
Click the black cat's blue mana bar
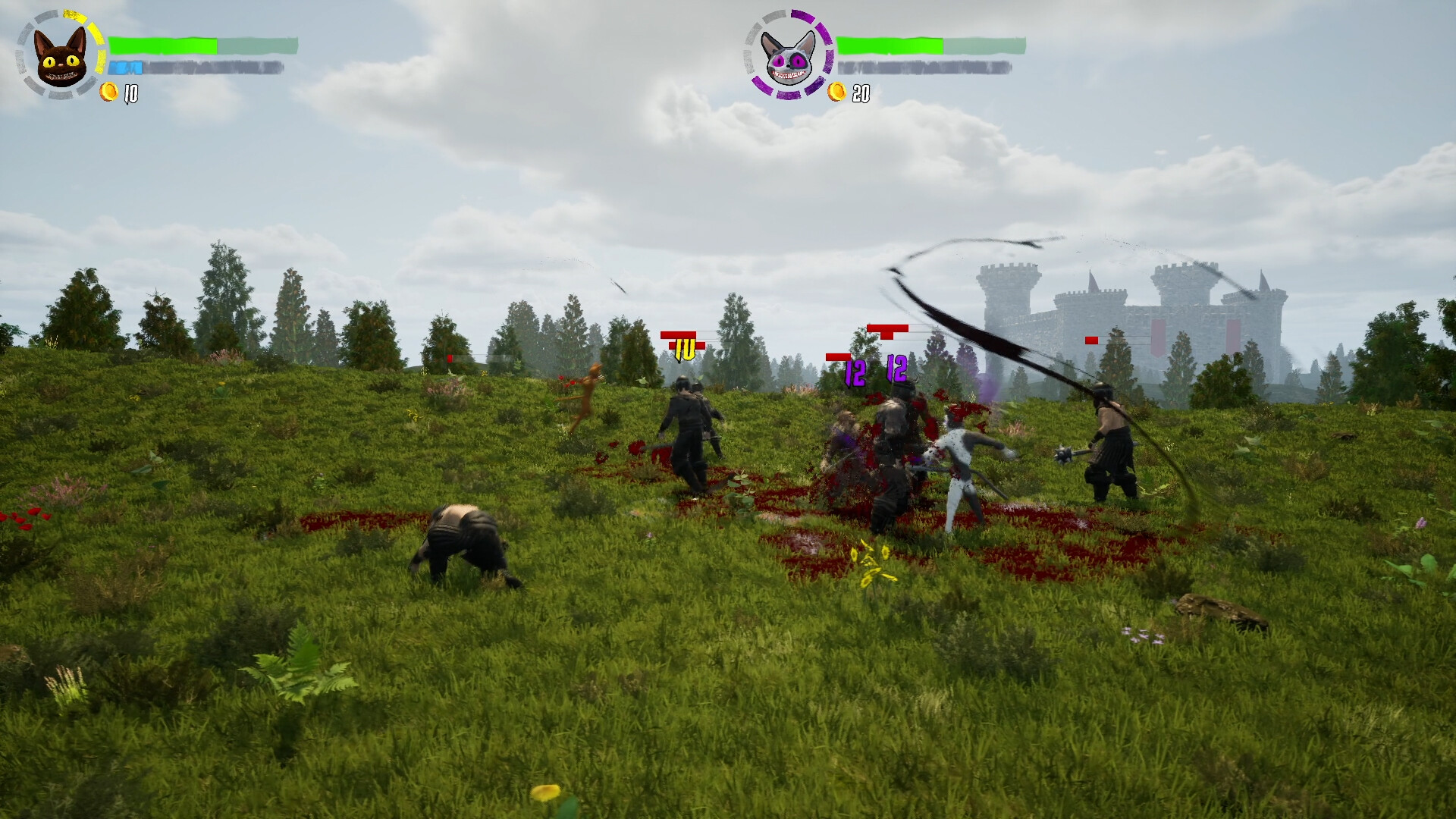(127, 67)
